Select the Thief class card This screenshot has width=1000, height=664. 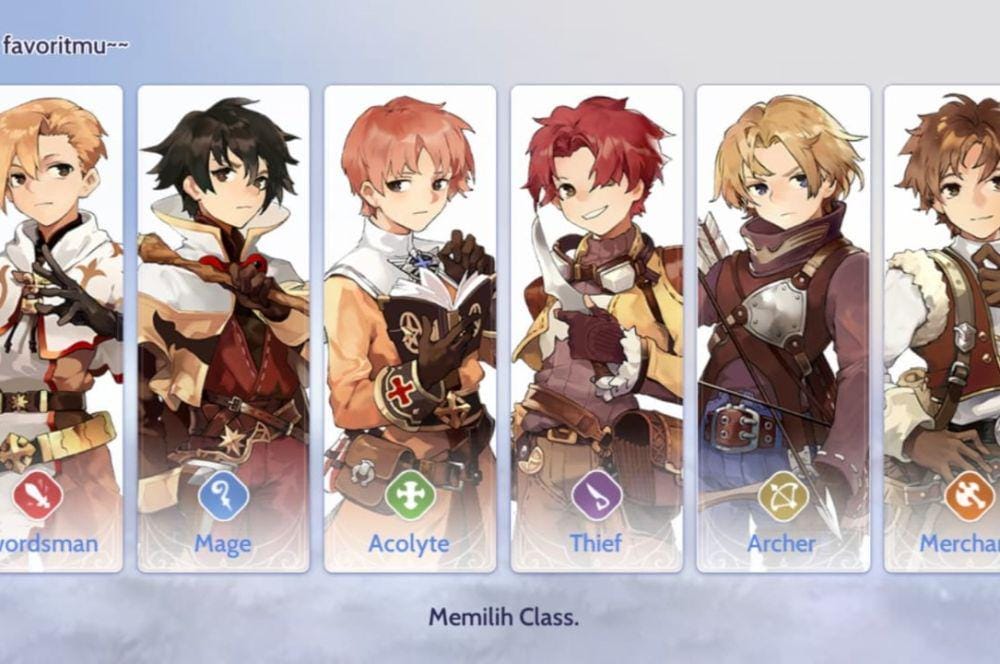tap(596, 328)
